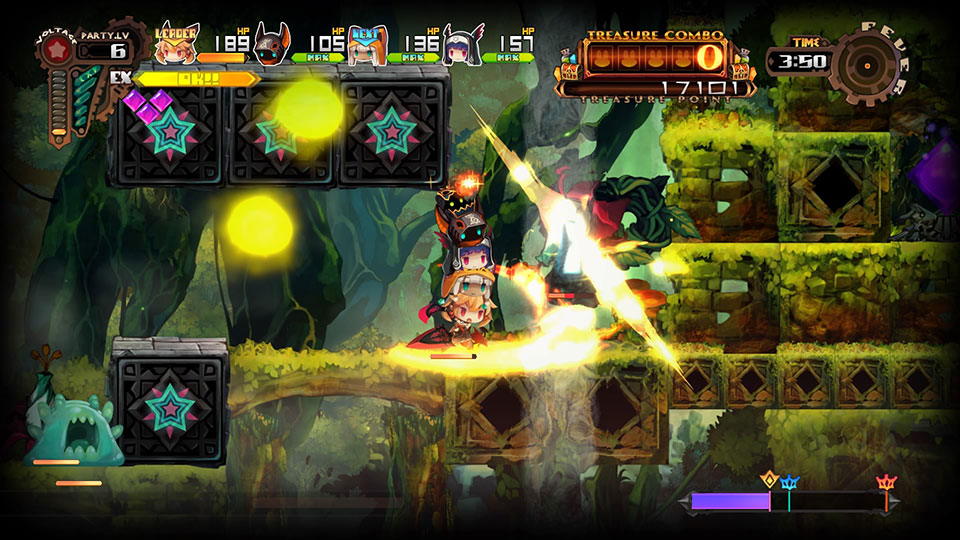
Task: Select the blonde Leader character portrait
Action: coord(178,44)
